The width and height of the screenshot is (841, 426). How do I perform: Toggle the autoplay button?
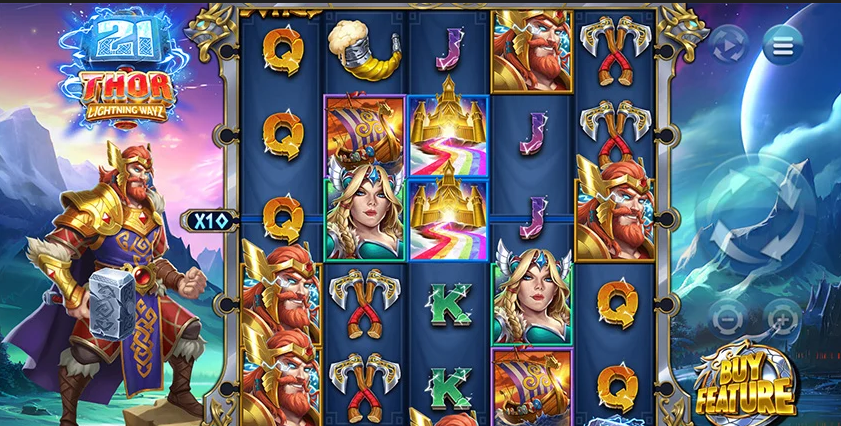[729, 44]
